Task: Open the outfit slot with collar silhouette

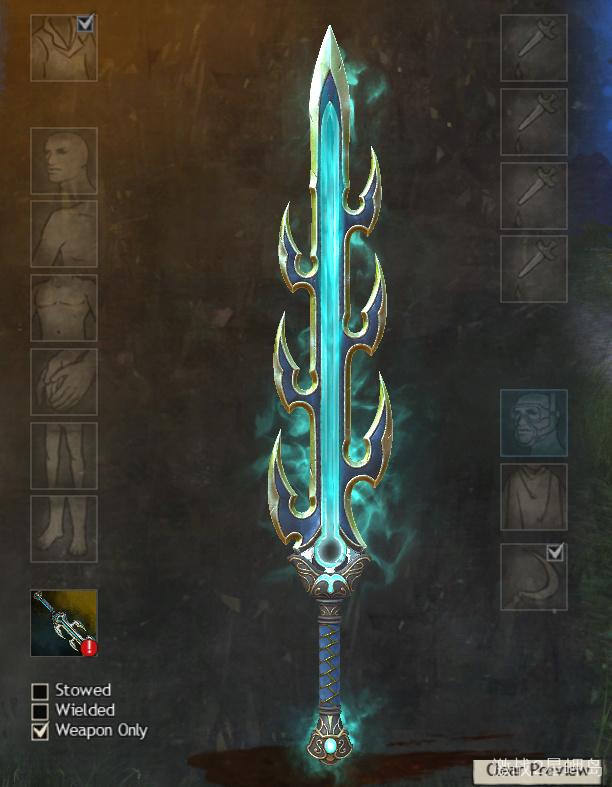Action: [x=60, y=50]
